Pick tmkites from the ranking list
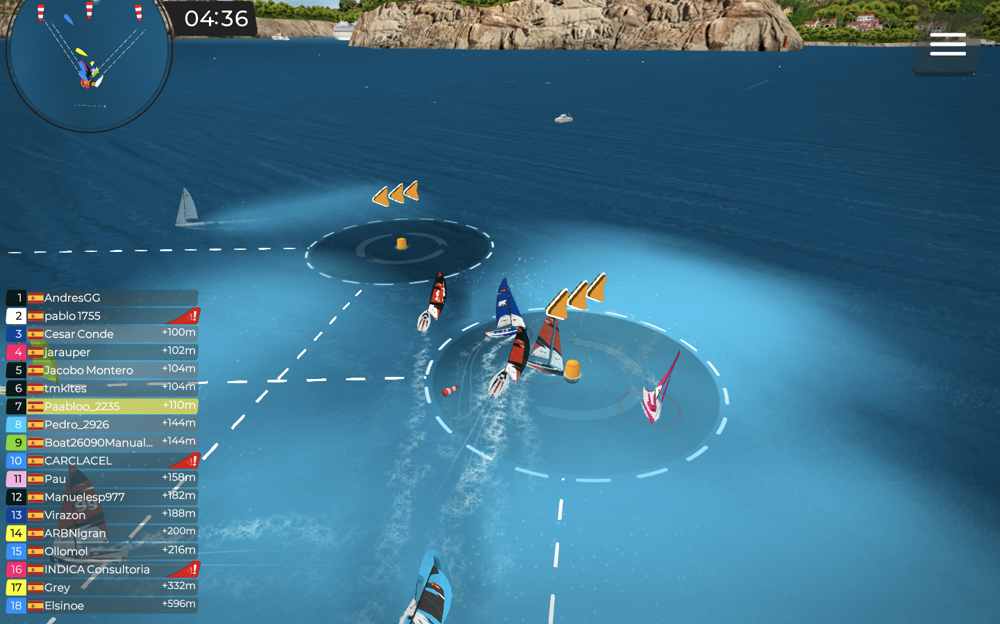 point(102,388)
